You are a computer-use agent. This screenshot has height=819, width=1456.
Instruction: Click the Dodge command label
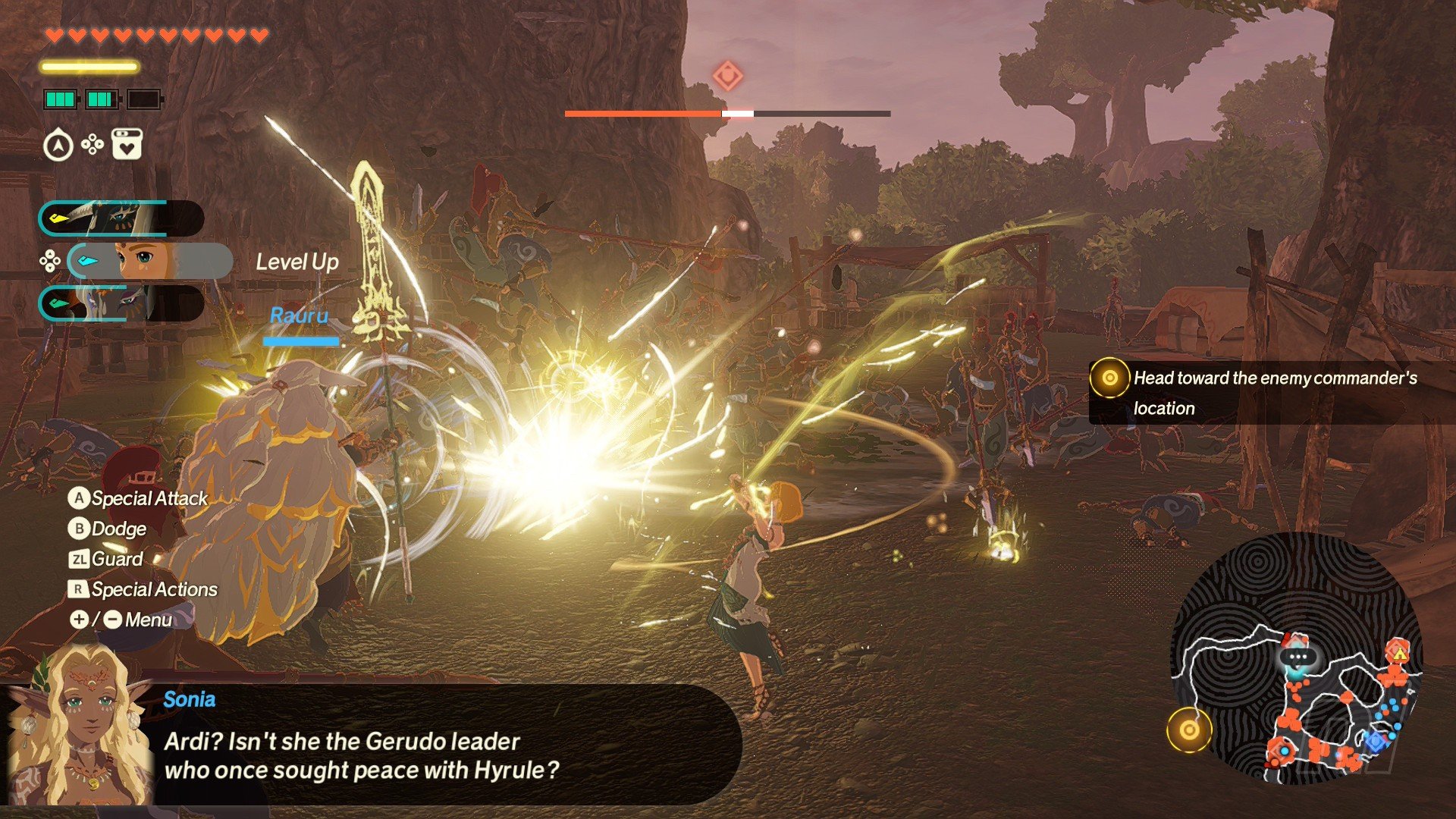108,529
